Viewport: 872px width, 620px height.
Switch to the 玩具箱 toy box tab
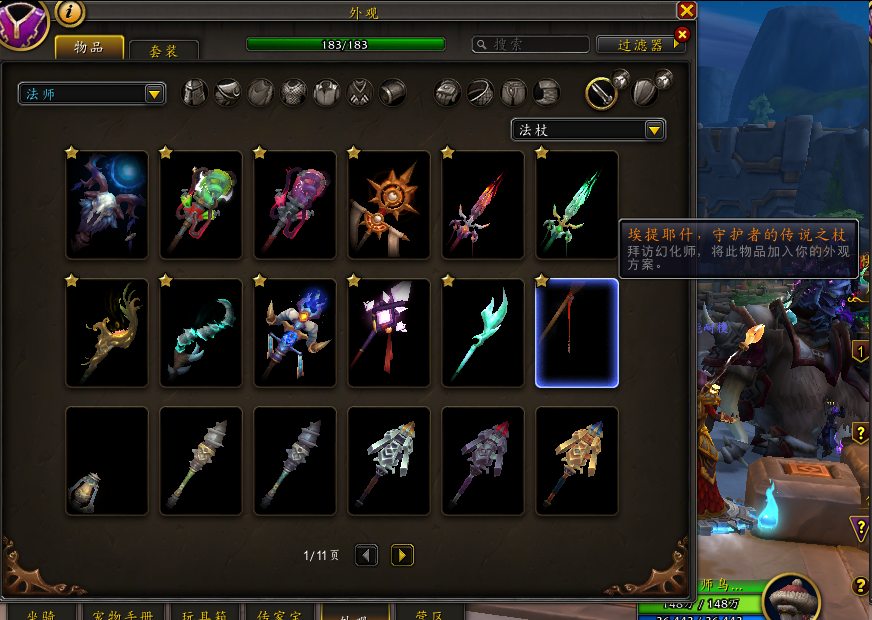coord(204,612)
